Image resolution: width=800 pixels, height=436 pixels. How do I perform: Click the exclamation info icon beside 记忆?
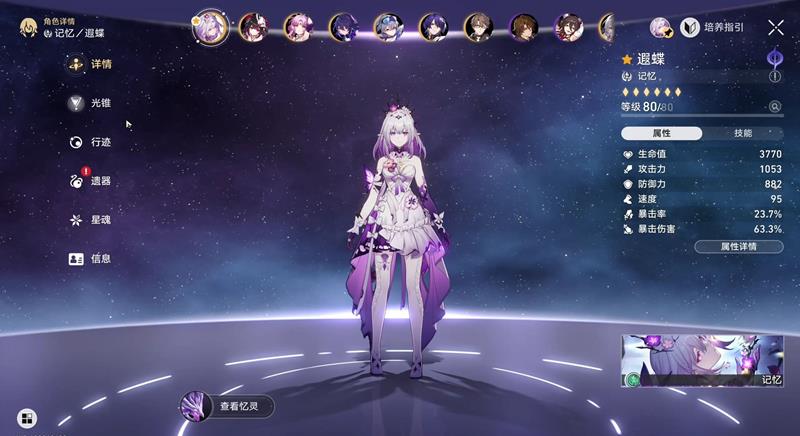pyautogui.click(x=775, y=76)
